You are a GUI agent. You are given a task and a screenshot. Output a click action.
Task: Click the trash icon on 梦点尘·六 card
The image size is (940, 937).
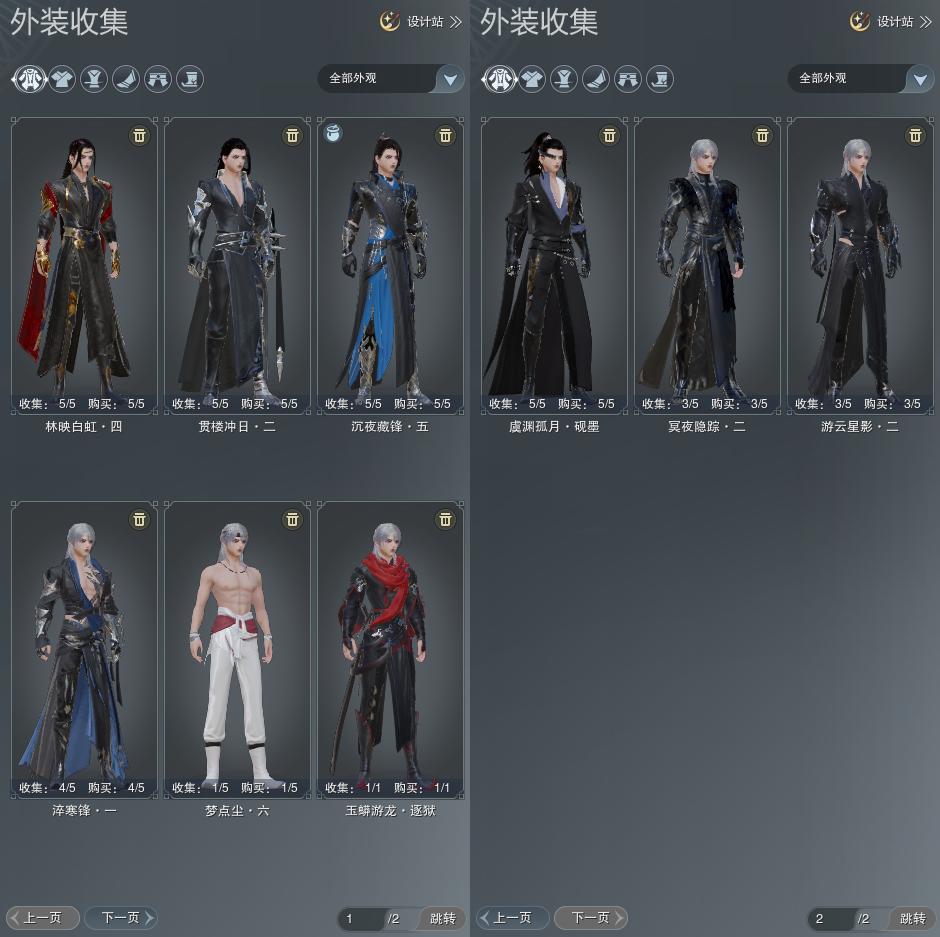click(x=292, y=519)
